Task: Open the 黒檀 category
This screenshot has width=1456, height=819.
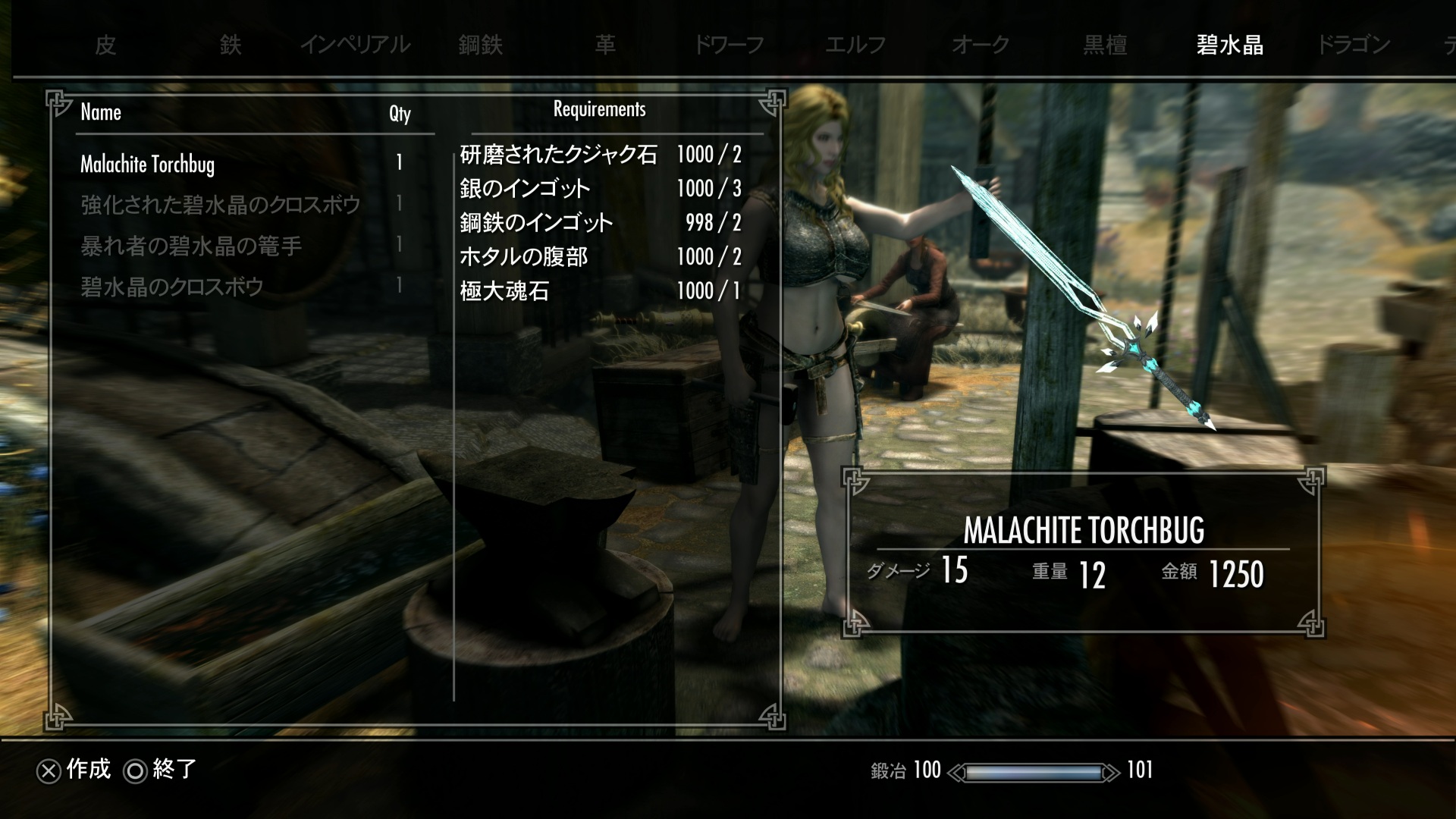Action: [1105, 45]
